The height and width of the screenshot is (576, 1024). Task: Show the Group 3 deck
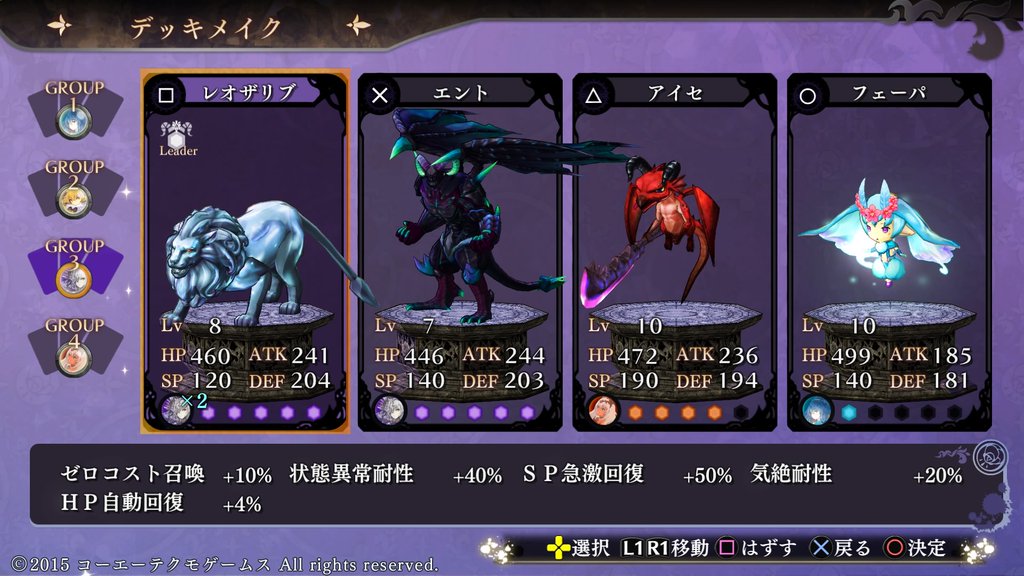tap(74, 266)
